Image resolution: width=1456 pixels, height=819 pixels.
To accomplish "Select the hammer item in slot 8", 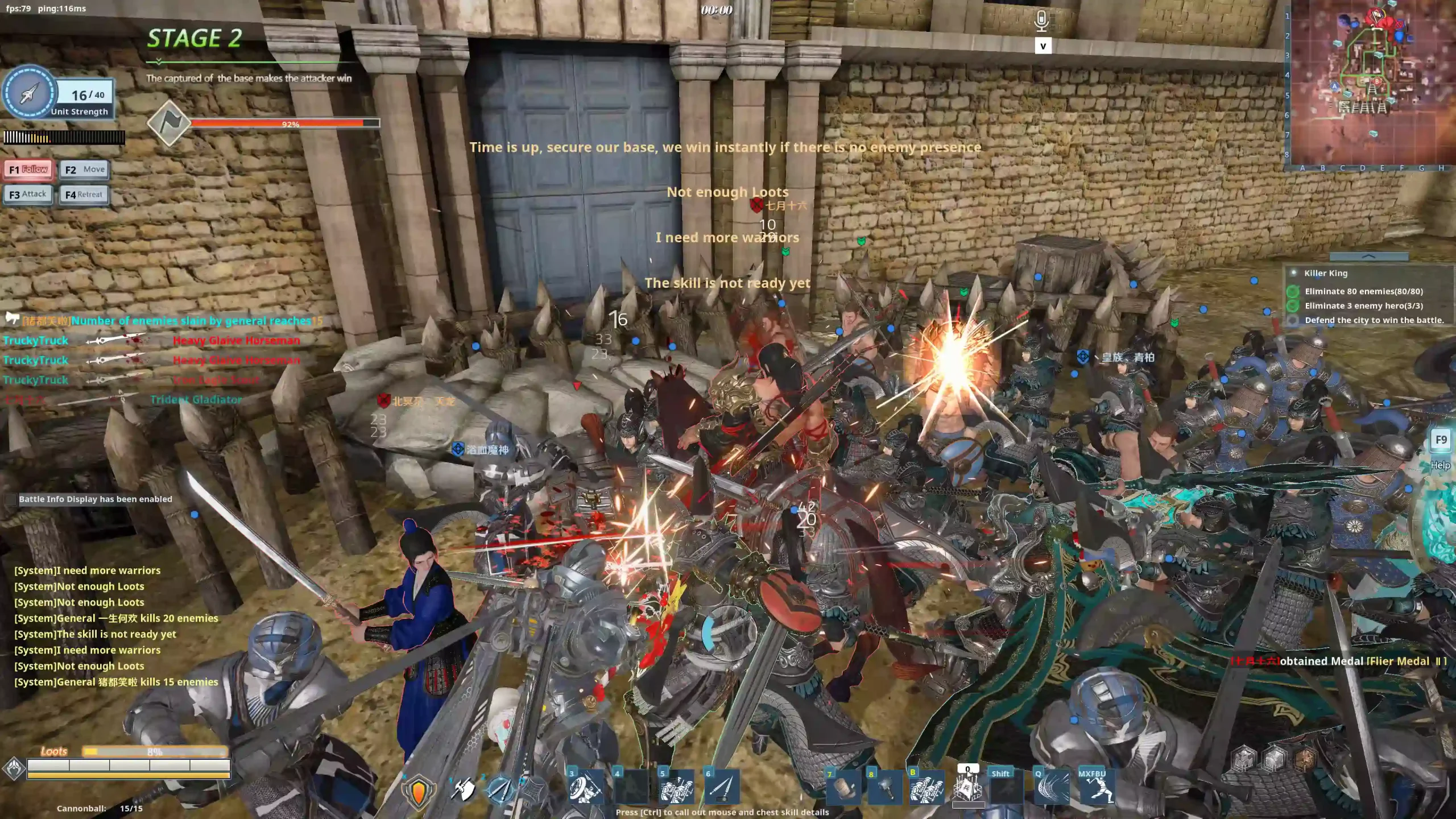I will click(885, 789).
